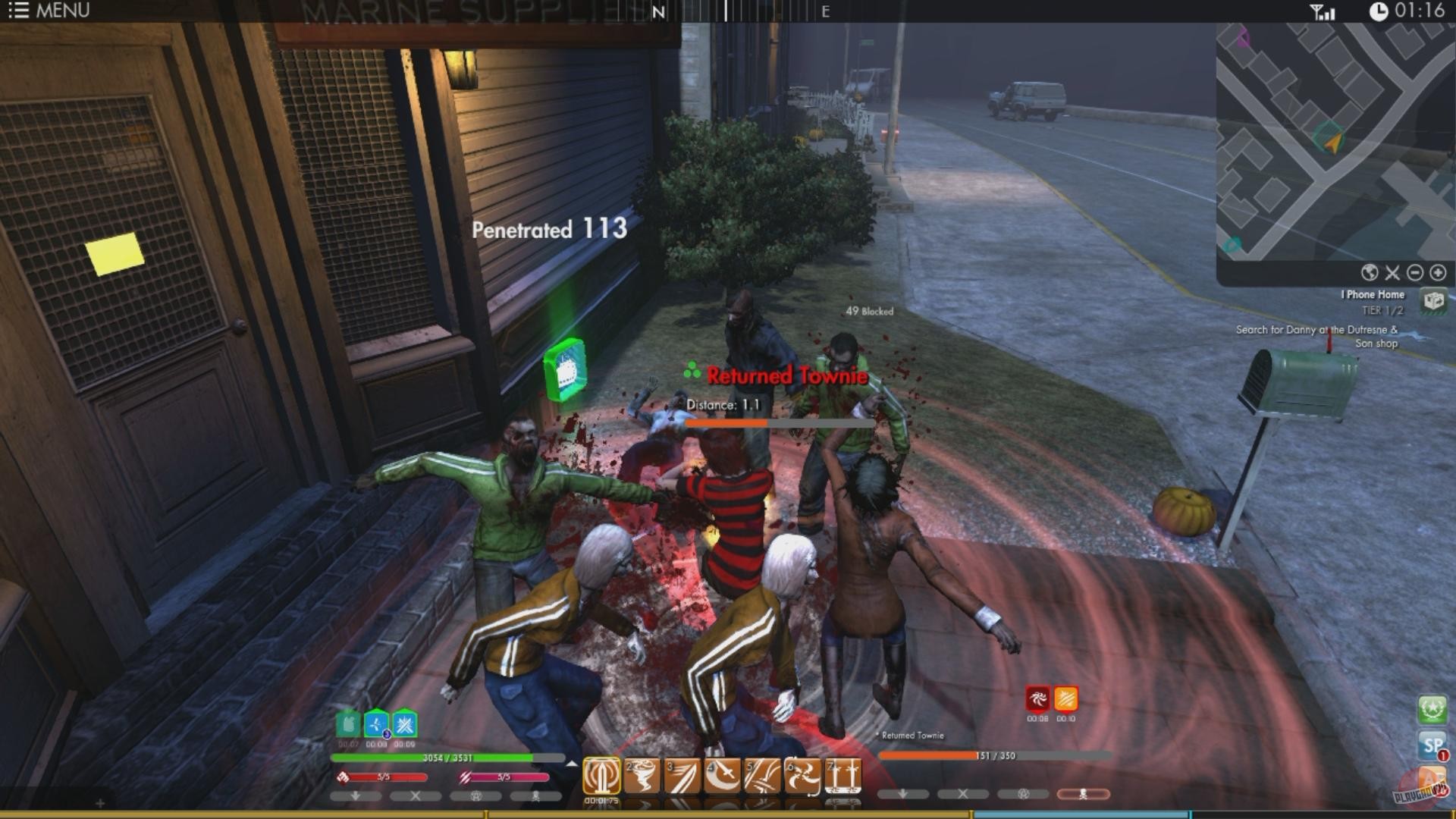Image resolution: width=1456 pixels, height=819 pixels.
Task: Dismiss the blue shield buff icon
Action: [375, 725]
